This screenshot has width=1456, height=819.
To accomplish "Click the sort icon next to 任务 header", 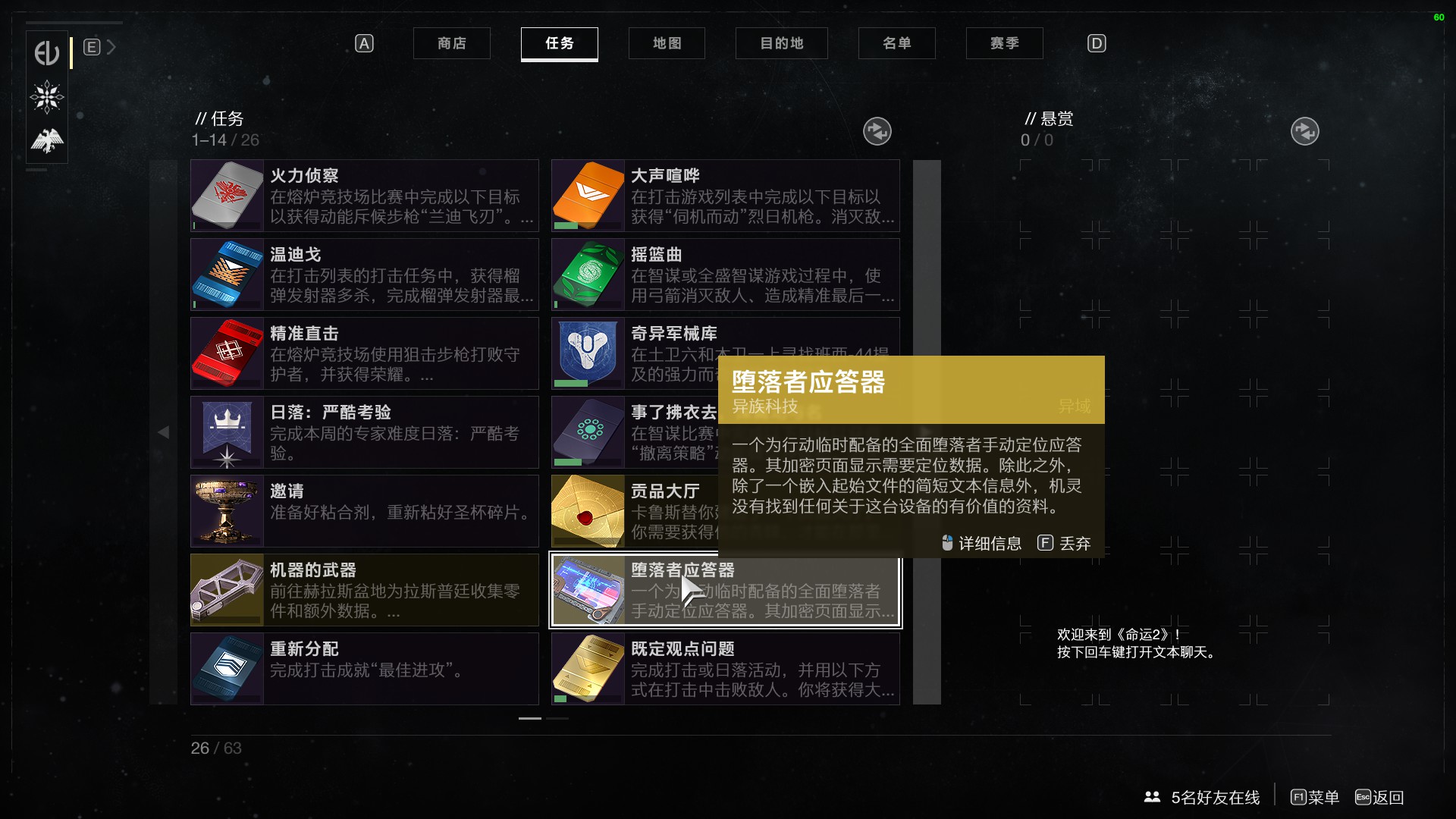I will pyautogui.click(x=878, y=131).
